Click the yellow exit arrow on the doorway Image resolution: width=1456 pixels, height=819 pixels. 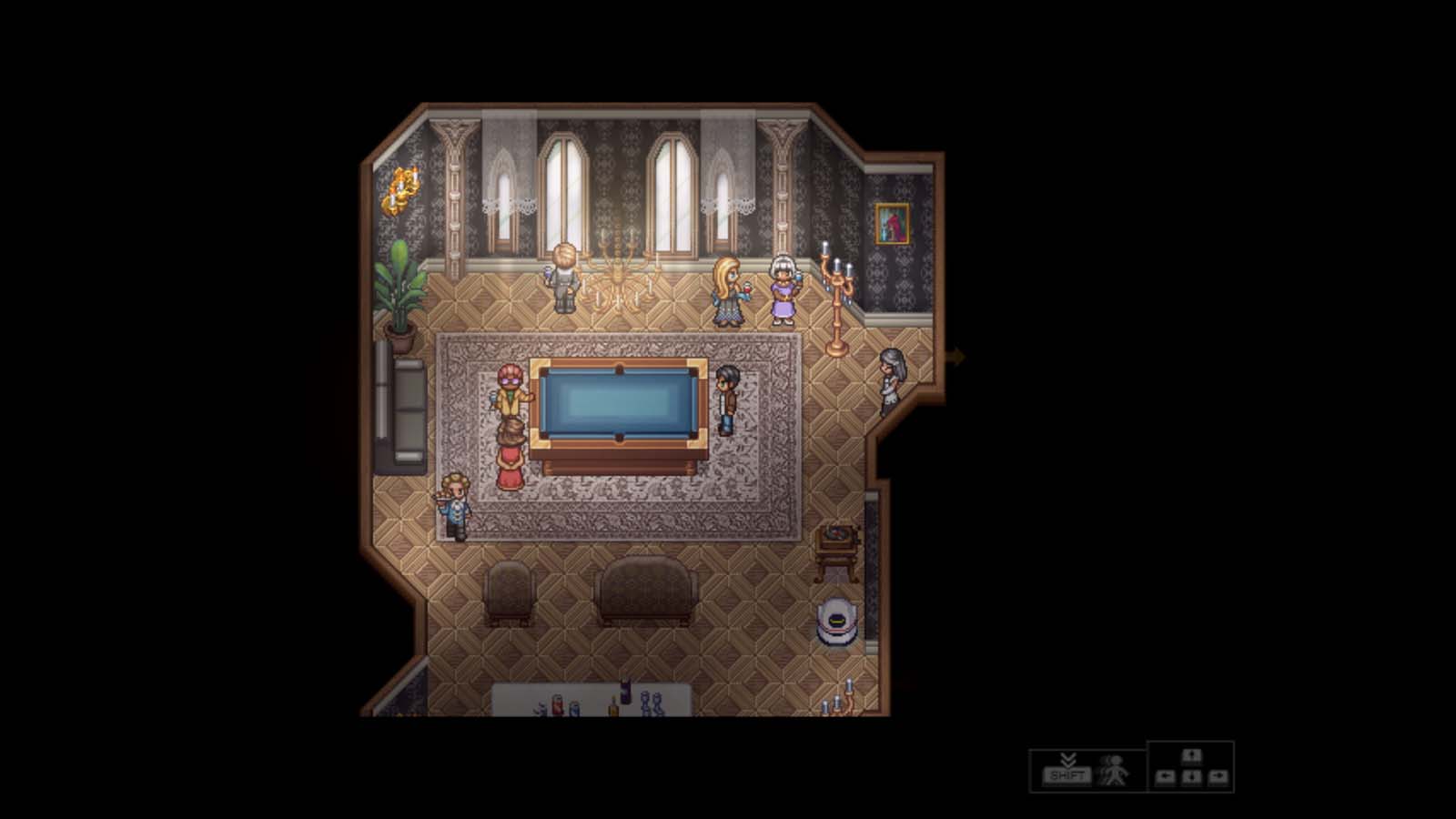pyautogui.click(x=955, y=357)
